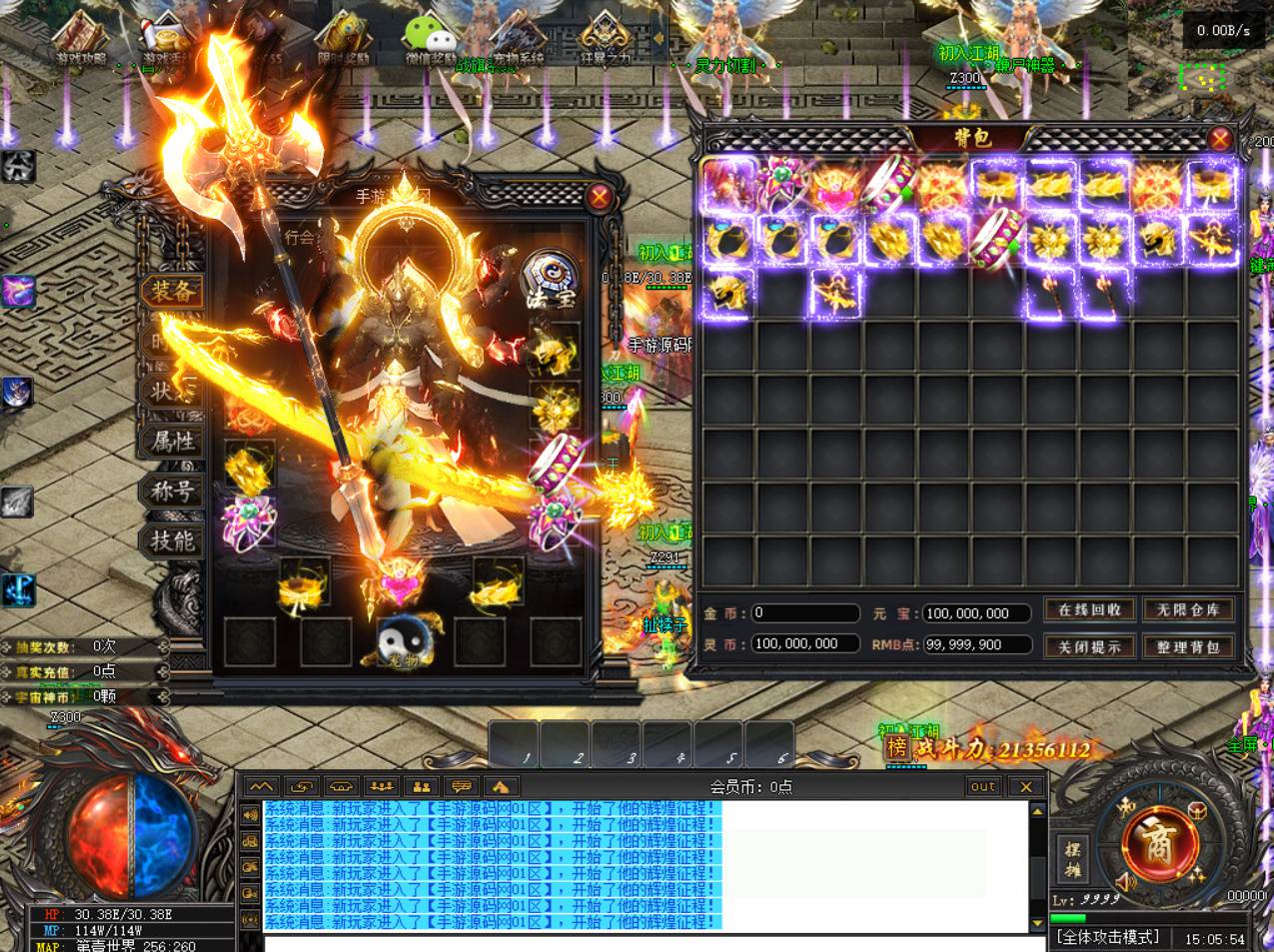Toggle the 关闭提示 button

point(1089,646)
